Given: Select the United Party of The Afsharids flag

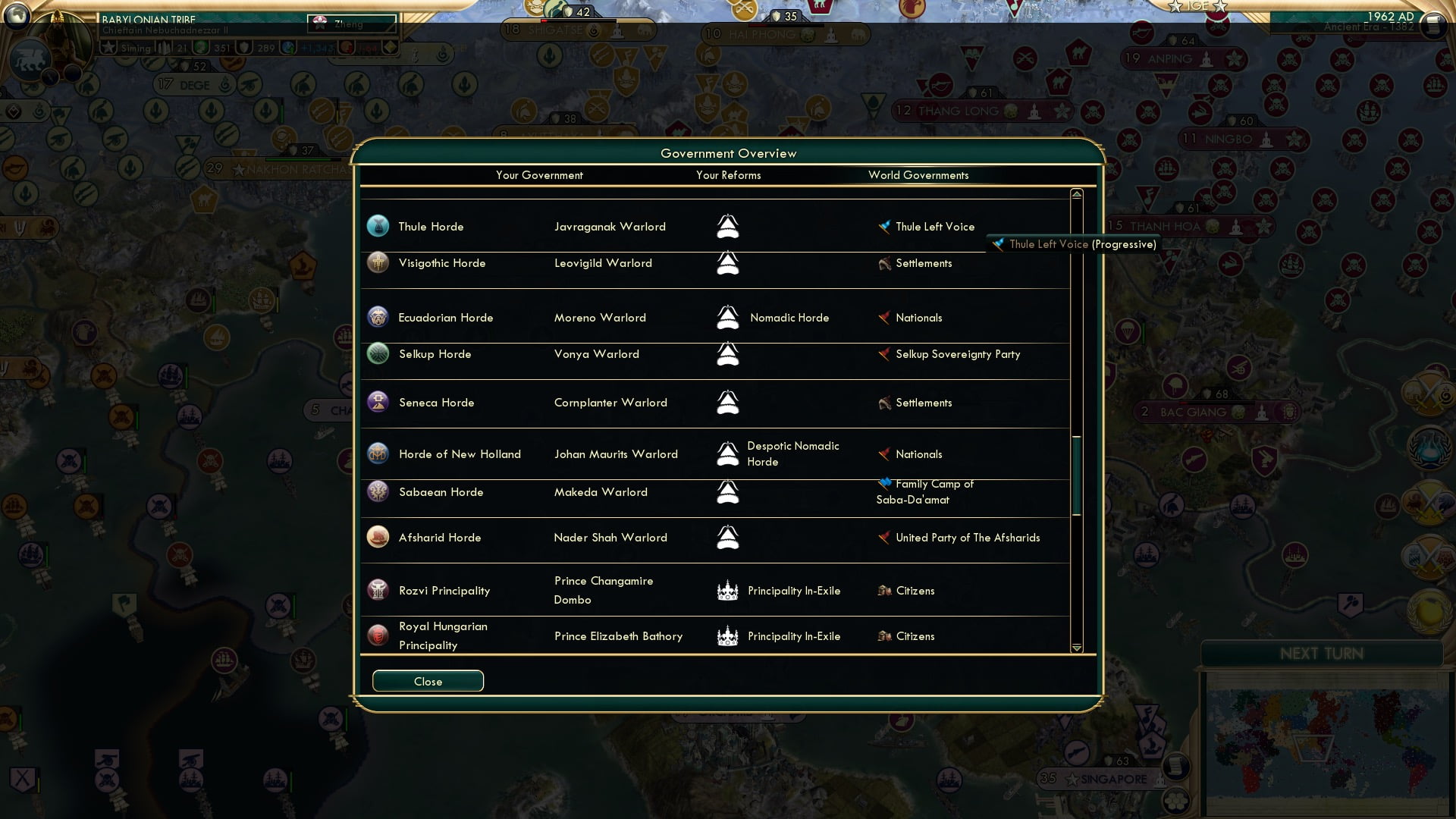Looking at the screenshot, I should click(884, 537).
